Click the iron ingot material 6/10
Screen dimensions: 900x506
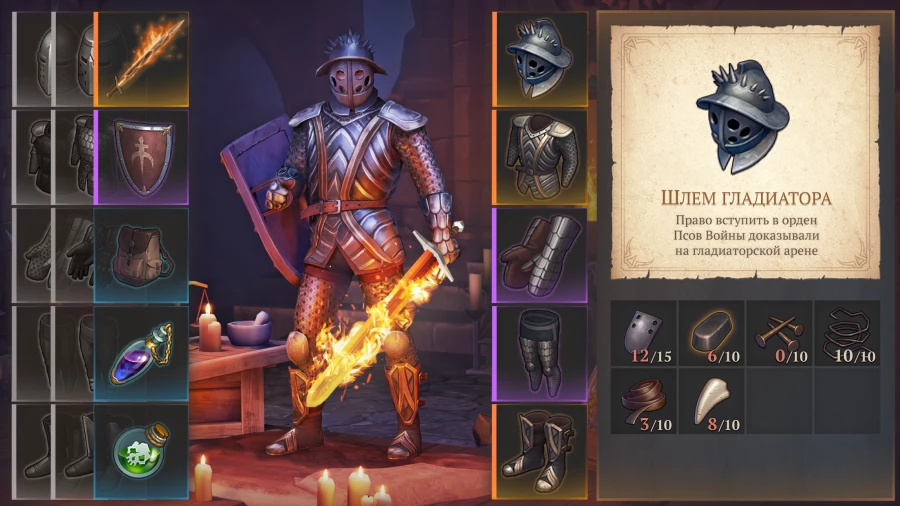712,333
